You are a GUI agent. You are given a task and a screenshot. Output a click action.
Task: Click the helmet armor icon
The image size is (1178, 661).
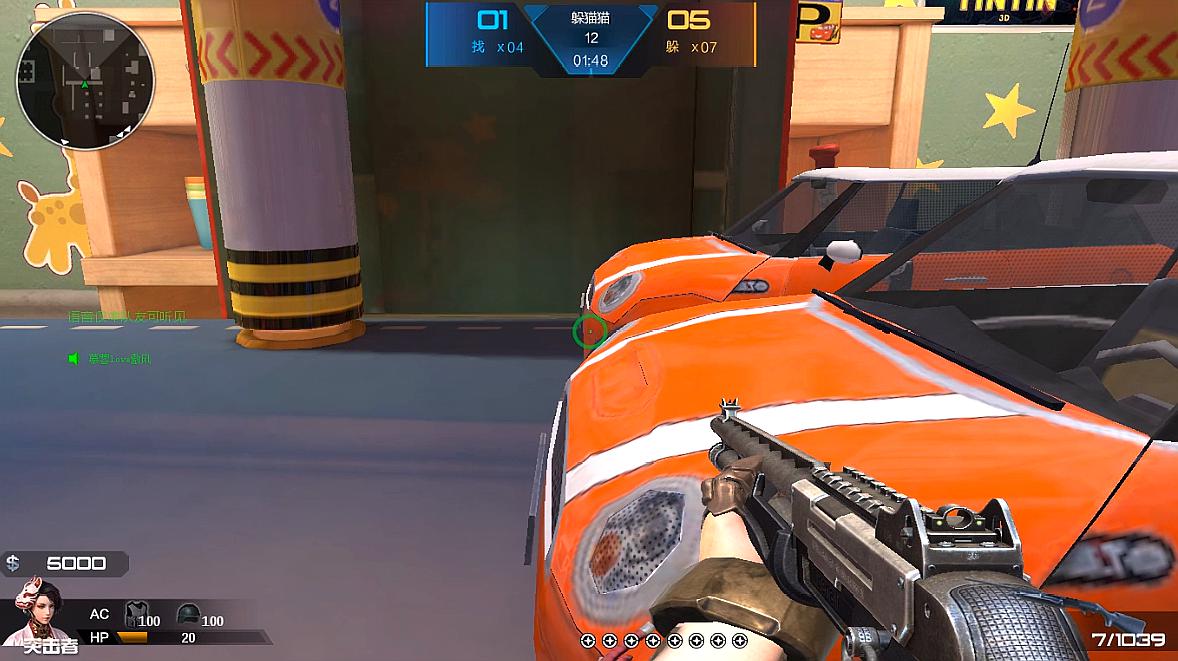click(x=186, y=614)
